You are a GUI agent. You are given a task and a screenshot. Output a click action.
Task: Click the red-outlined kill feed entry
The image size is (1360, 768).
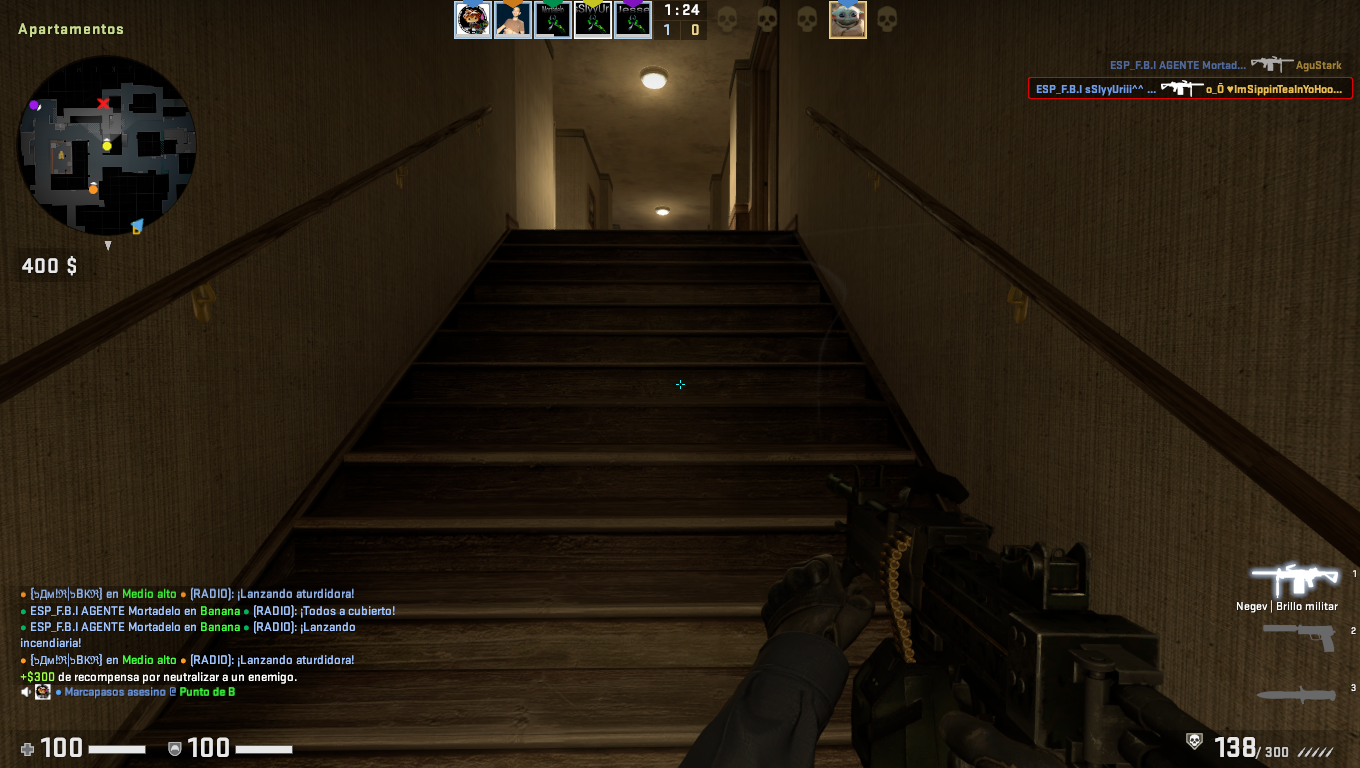pyautogui.click(x=1190, y=89)
